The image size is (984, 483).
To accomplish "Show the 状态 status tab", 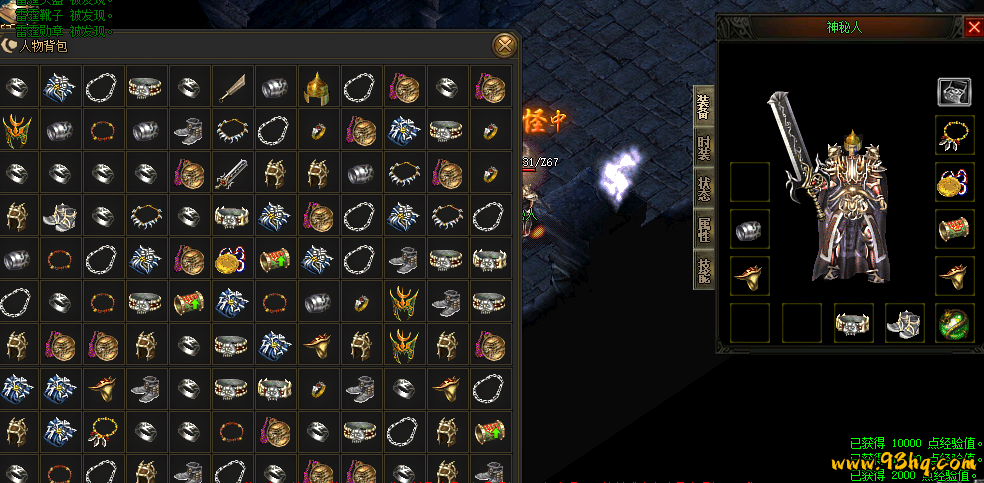I will (x=704, y=189).
